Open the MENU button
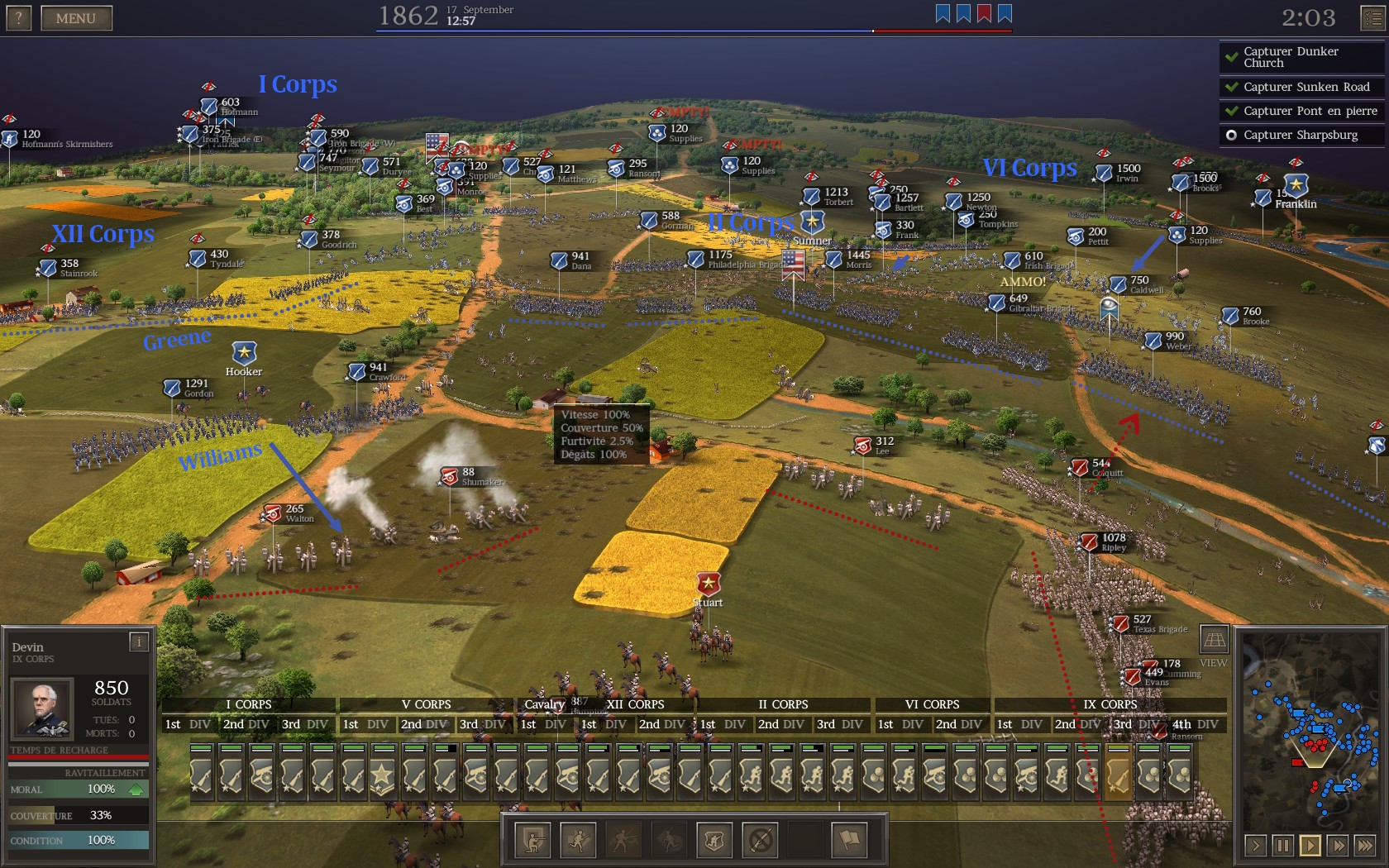The width and height of the screenshot is (1389, 868). tap(76, 18)
